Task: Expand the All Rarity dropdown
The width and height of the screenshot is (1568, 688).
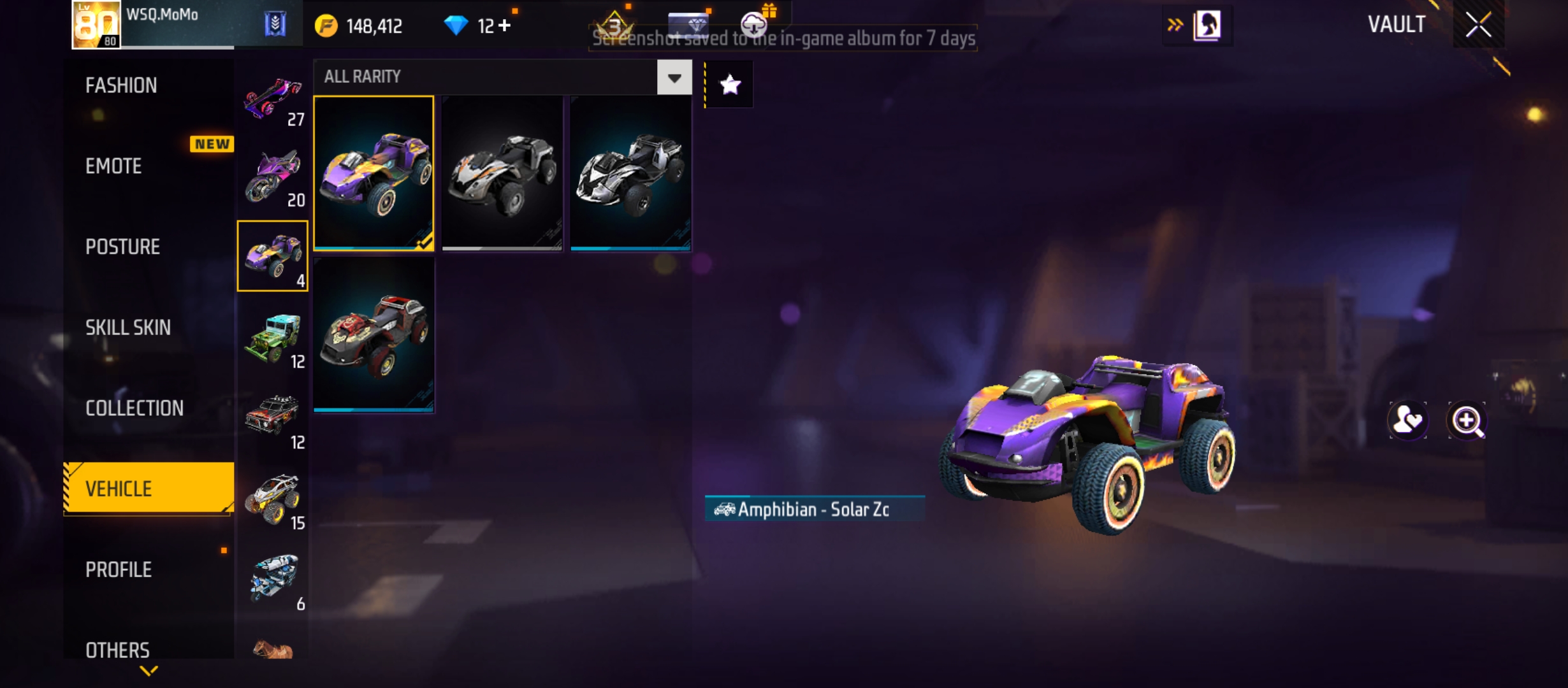Action: tap(674, 78)
